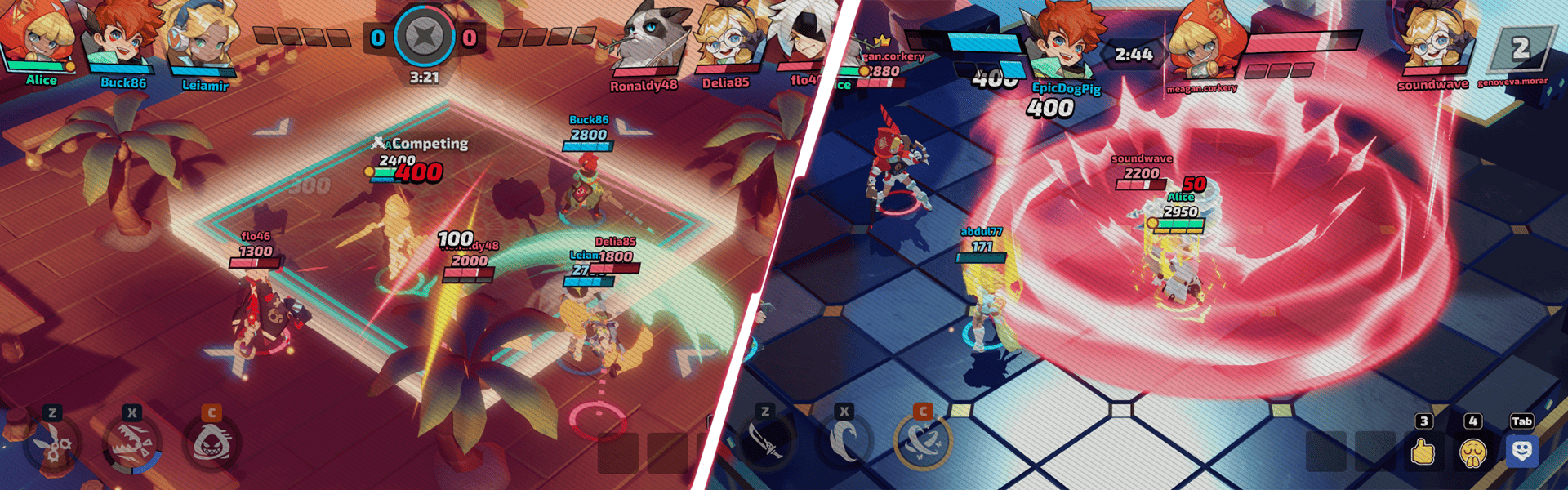Send the thumbs-up emote

[1423, 451]
